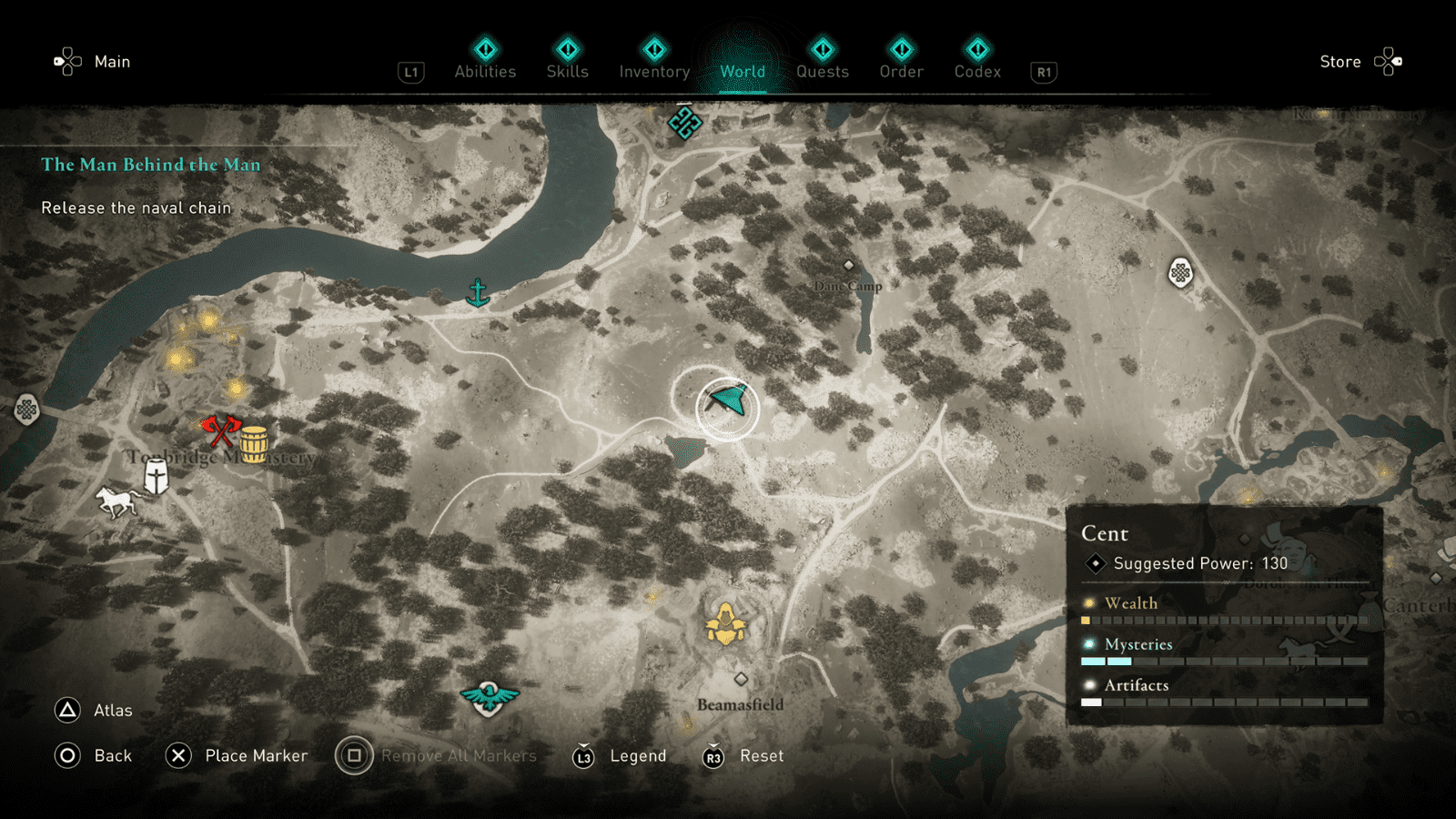Click the Wealth progress bar in the Cent panel

pos(1224,620)
